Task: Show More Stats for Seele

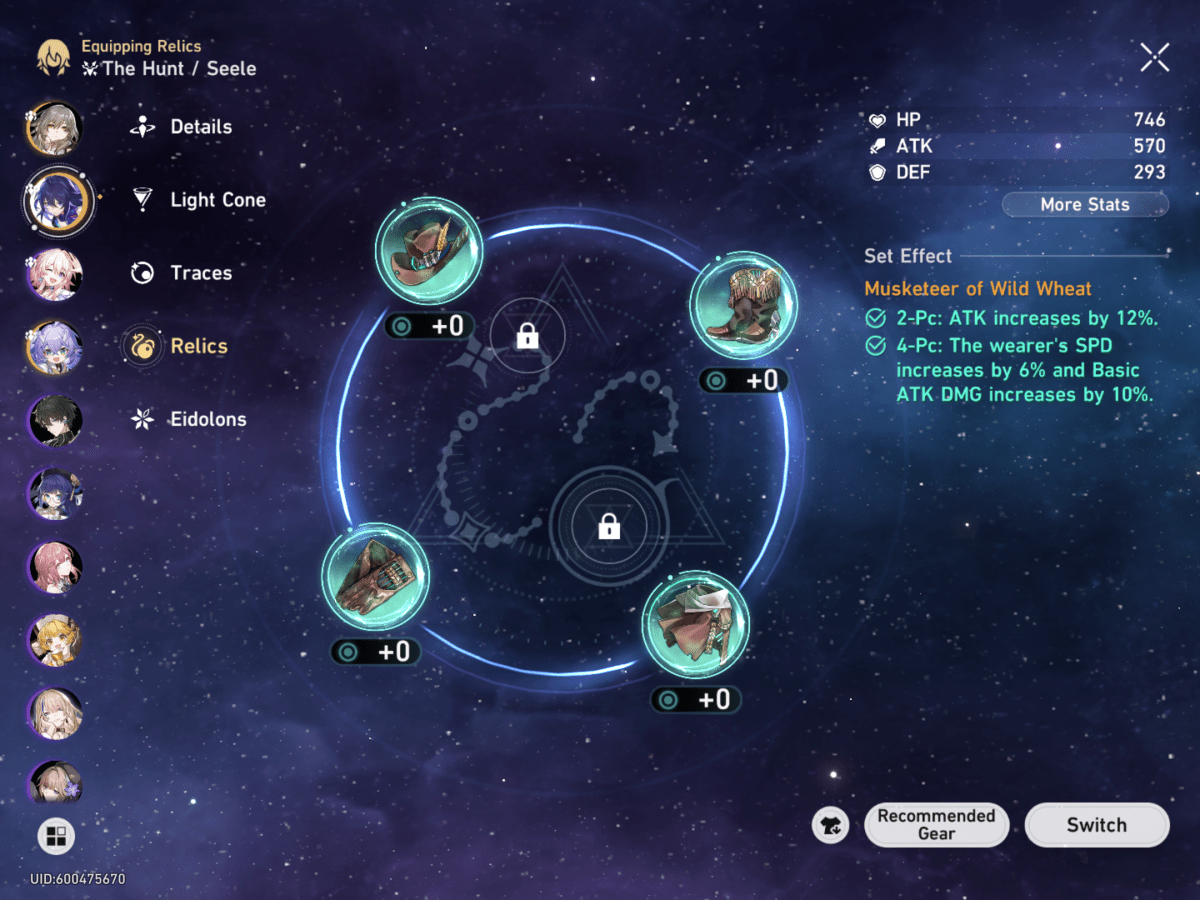Action: coord(1085,205)
